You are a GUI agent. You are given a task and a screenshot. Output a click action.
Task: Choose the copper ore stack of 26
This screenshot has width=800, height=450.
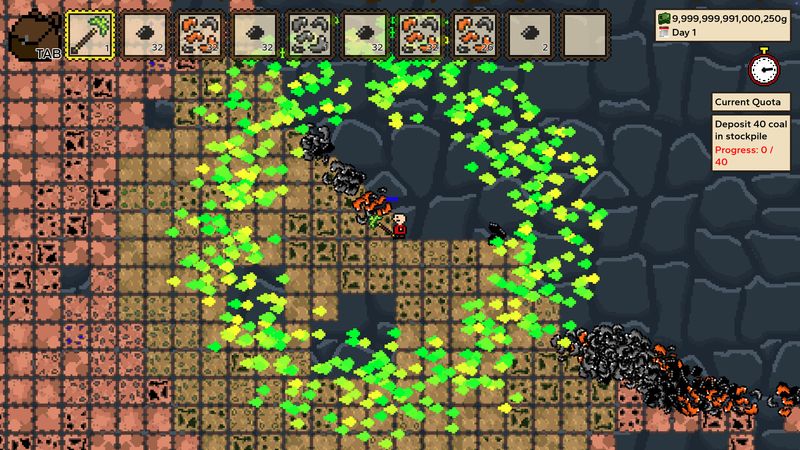point(475,34)
